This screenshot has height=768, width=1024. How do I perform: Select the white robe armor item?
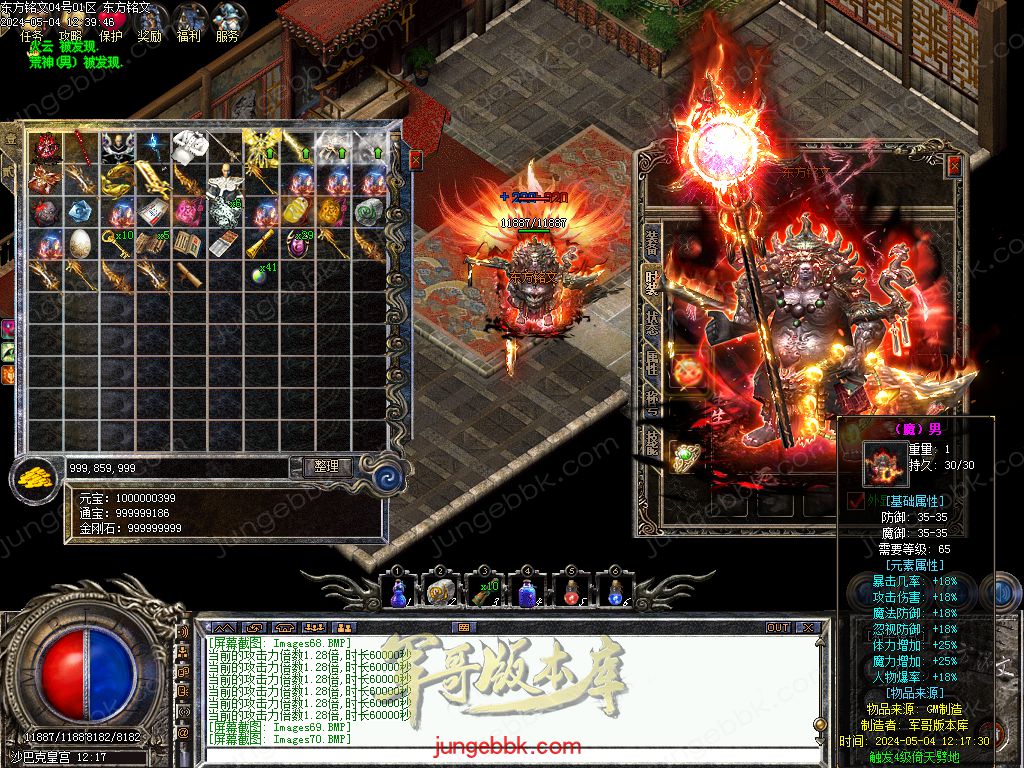tap(190, 147)
